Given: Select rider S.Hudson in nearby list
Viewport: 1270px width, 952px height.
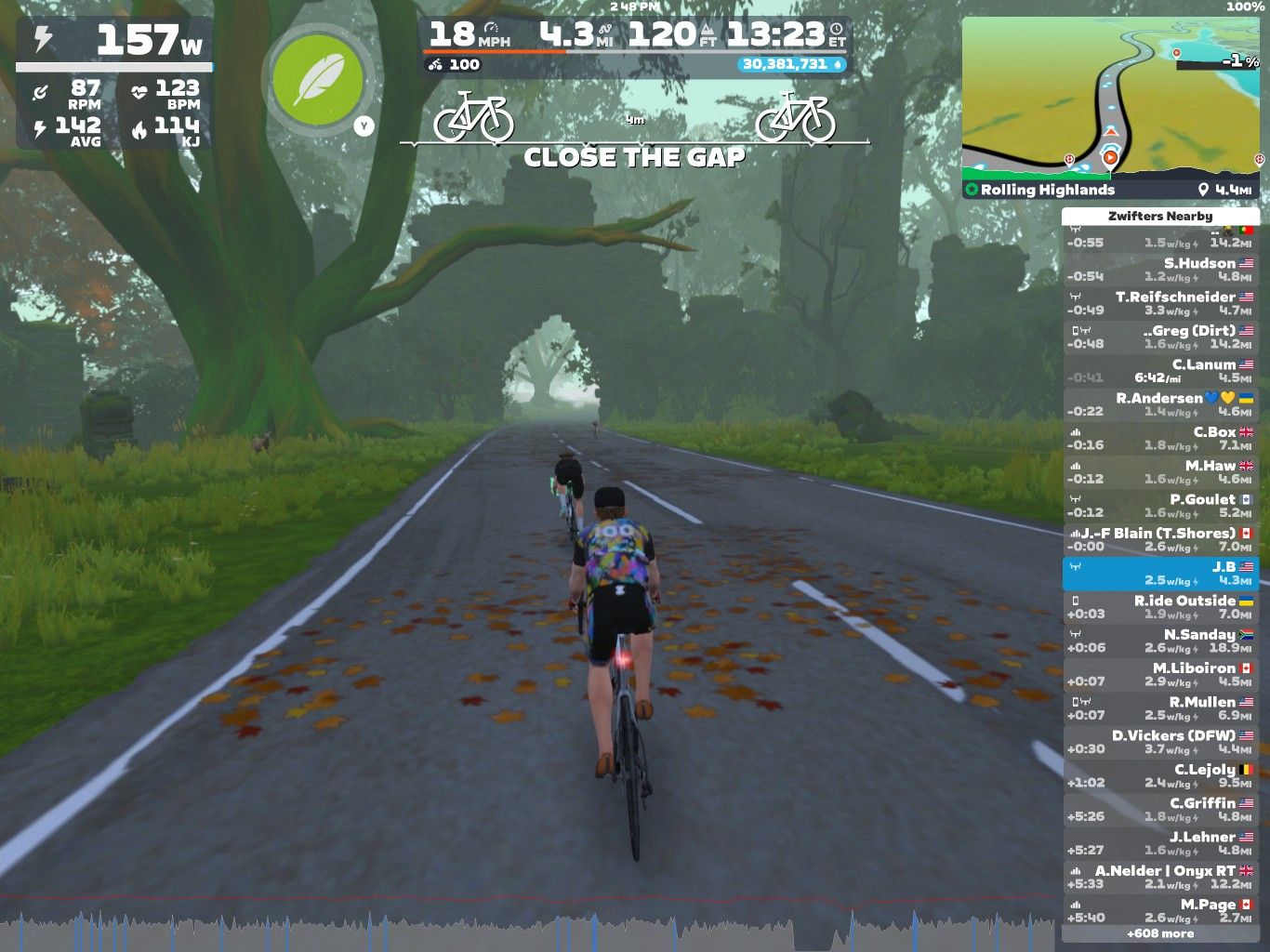Looking at the screenshot, I should (1160, 270).
